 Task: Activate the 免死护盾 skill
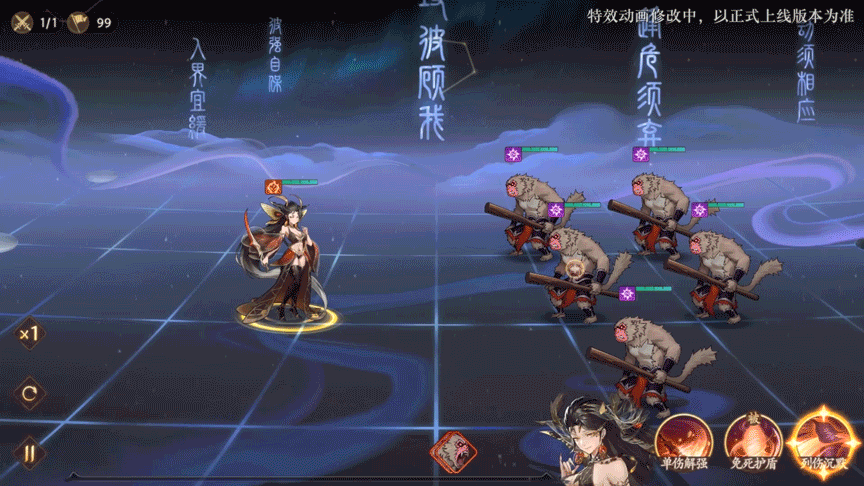tap(752, 440)
